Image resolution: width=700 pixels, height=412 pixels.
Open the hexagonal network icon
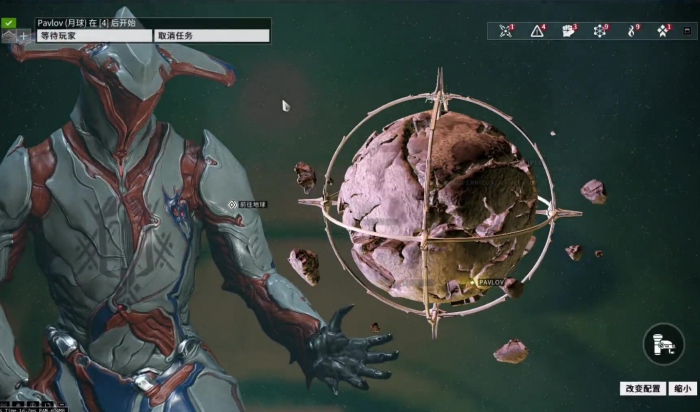(600, 31)
